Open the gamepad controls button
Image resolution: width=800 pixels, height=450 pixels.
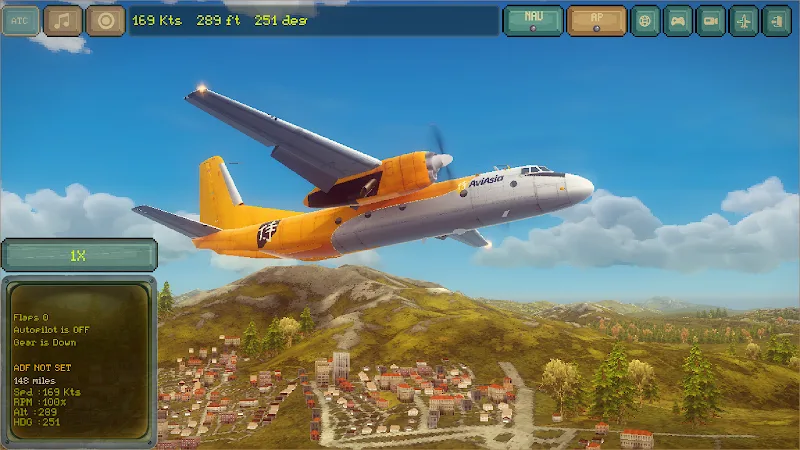click(679, 20)
